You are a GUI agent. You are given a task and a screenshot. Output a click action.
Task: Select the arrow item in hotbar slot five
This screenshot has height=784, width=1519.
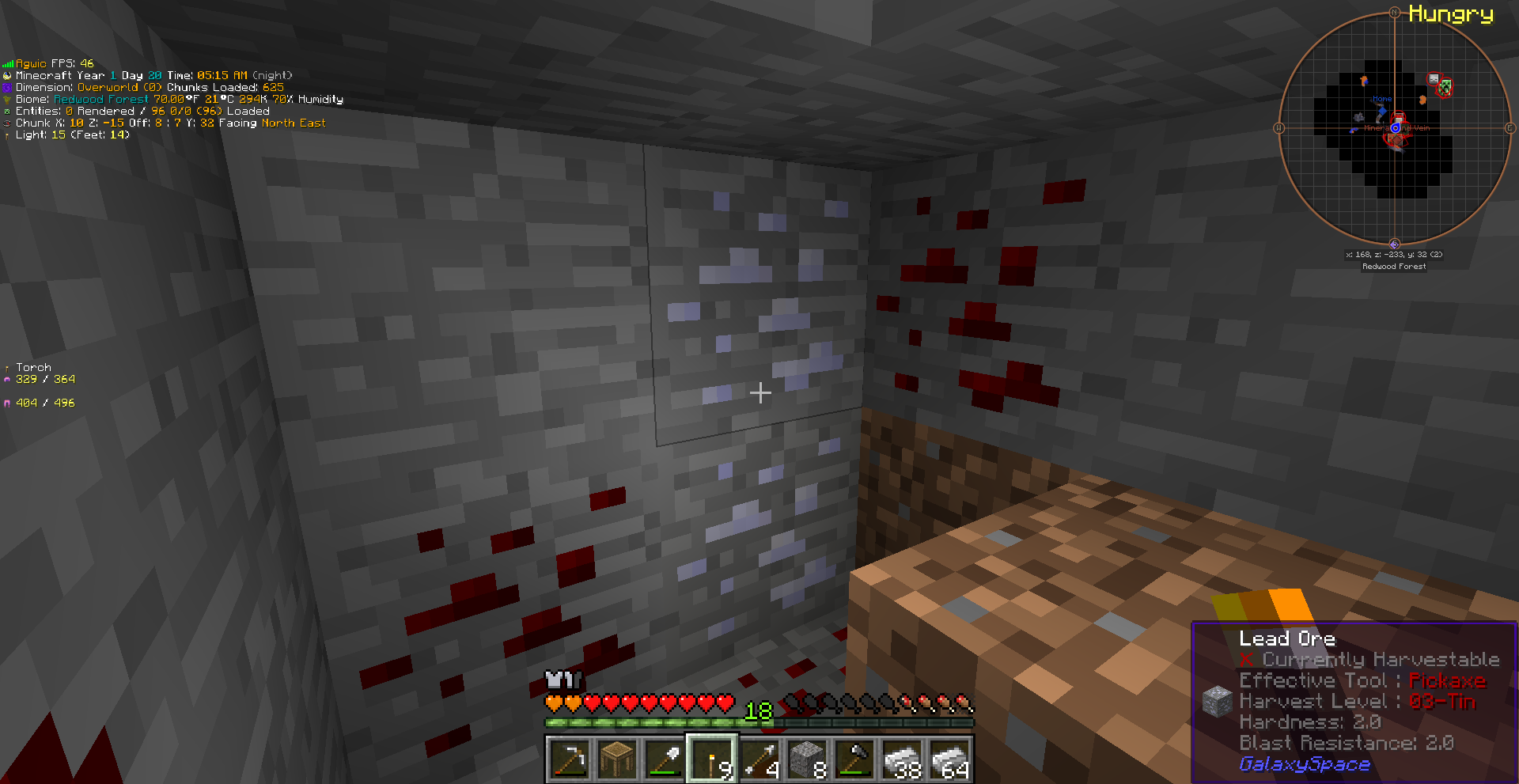pos(759,760)
